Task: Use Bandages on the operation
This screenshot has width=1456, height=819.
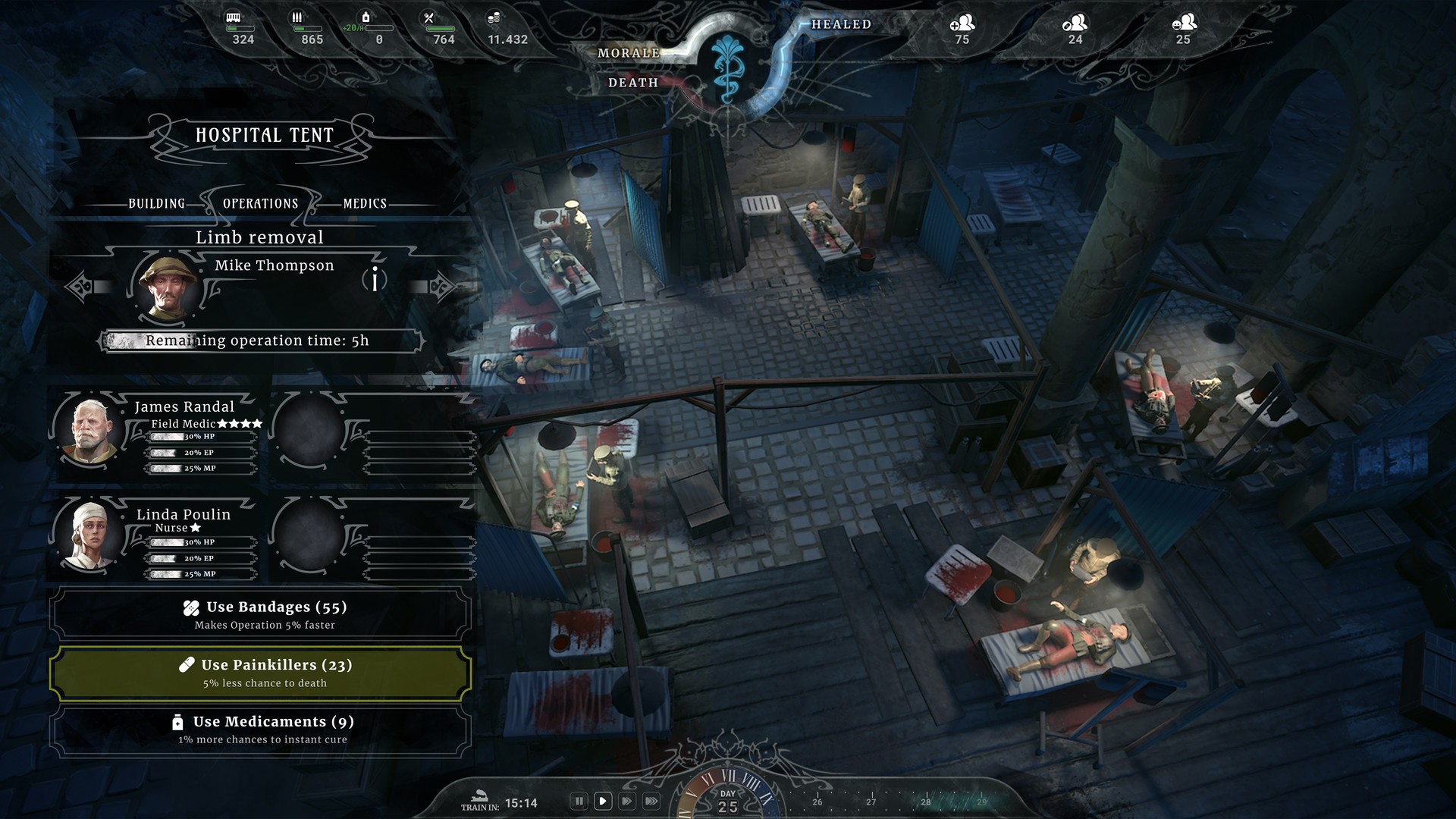Action: click(261, 614)
